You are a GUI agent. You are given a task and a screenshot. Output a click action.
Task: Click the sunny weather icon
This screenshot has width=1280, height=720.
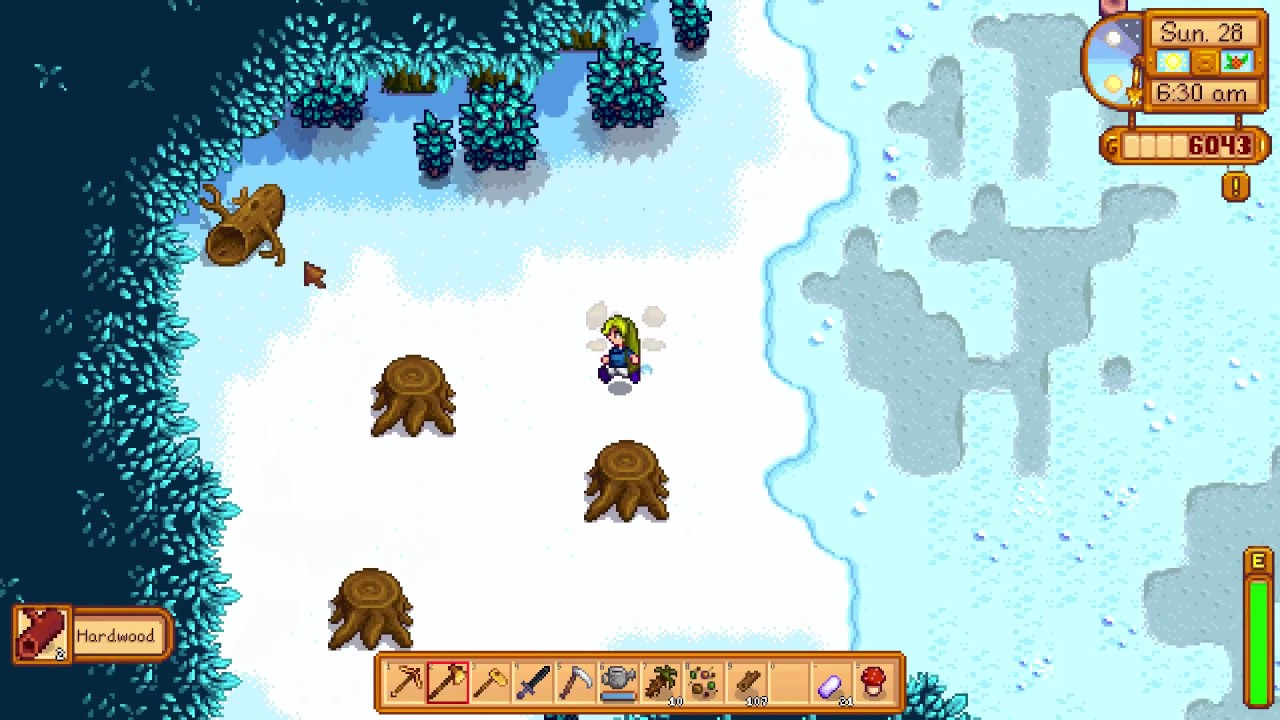[x=1172, y=61]
